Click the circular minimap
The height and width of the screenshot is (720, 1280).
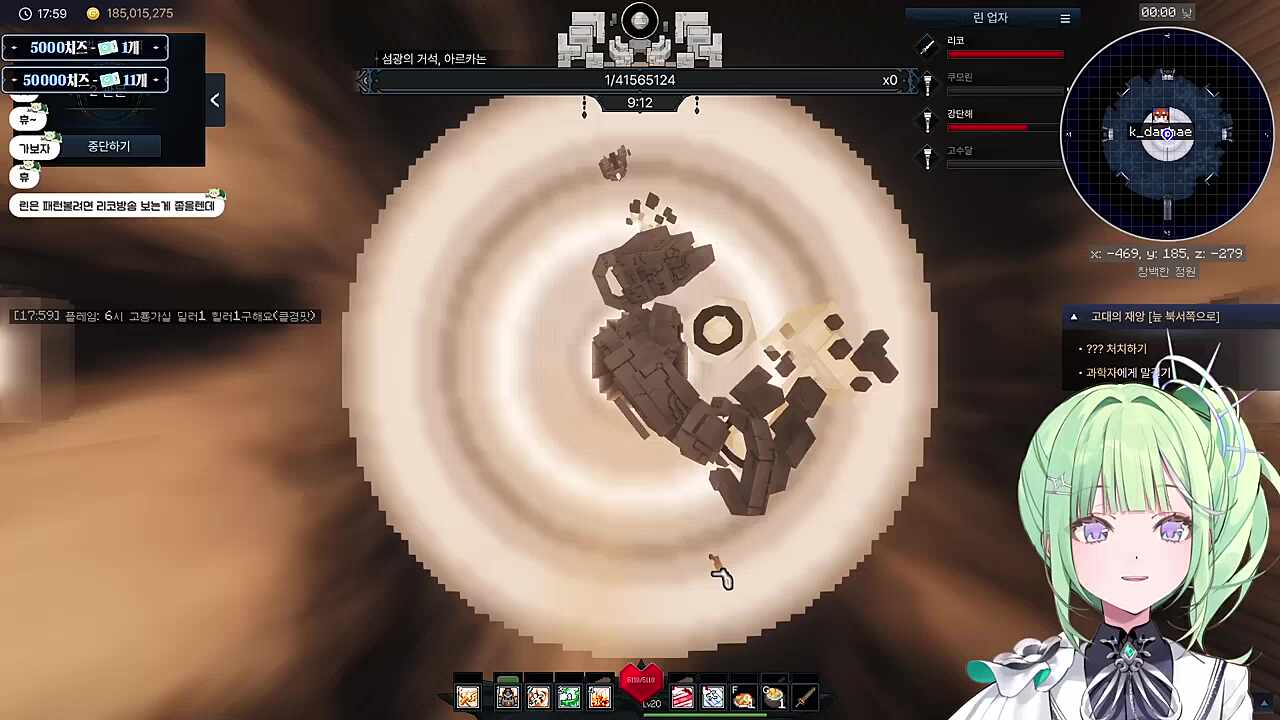click(1167, 133)
